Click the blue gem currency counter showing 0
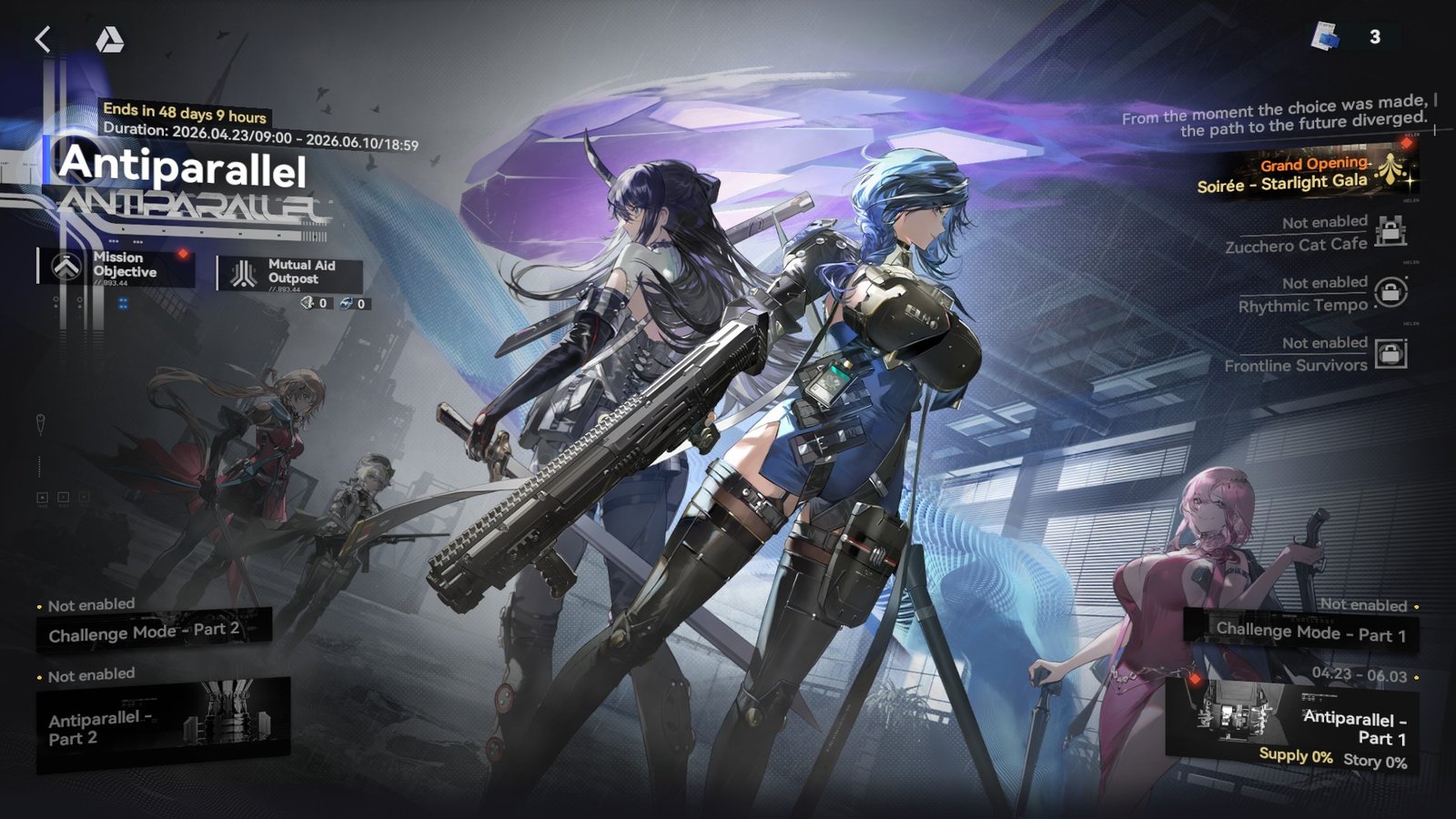The width and height of the screenshot is (1456, 819). pyautogui.click(x=355, y=305)
